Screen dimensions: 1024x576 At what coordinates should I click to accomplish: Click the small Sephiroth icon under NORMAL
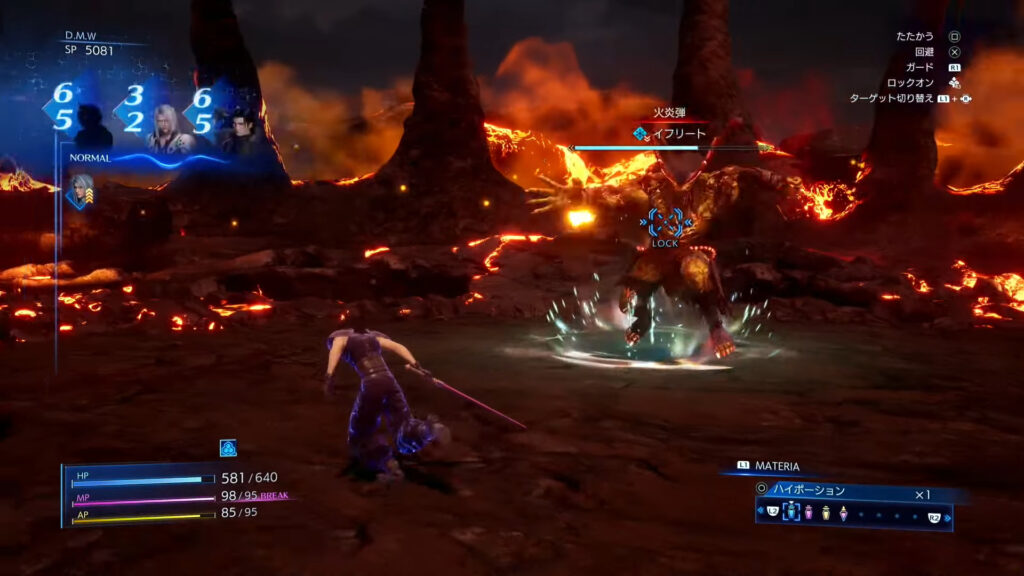pos(81,191)
